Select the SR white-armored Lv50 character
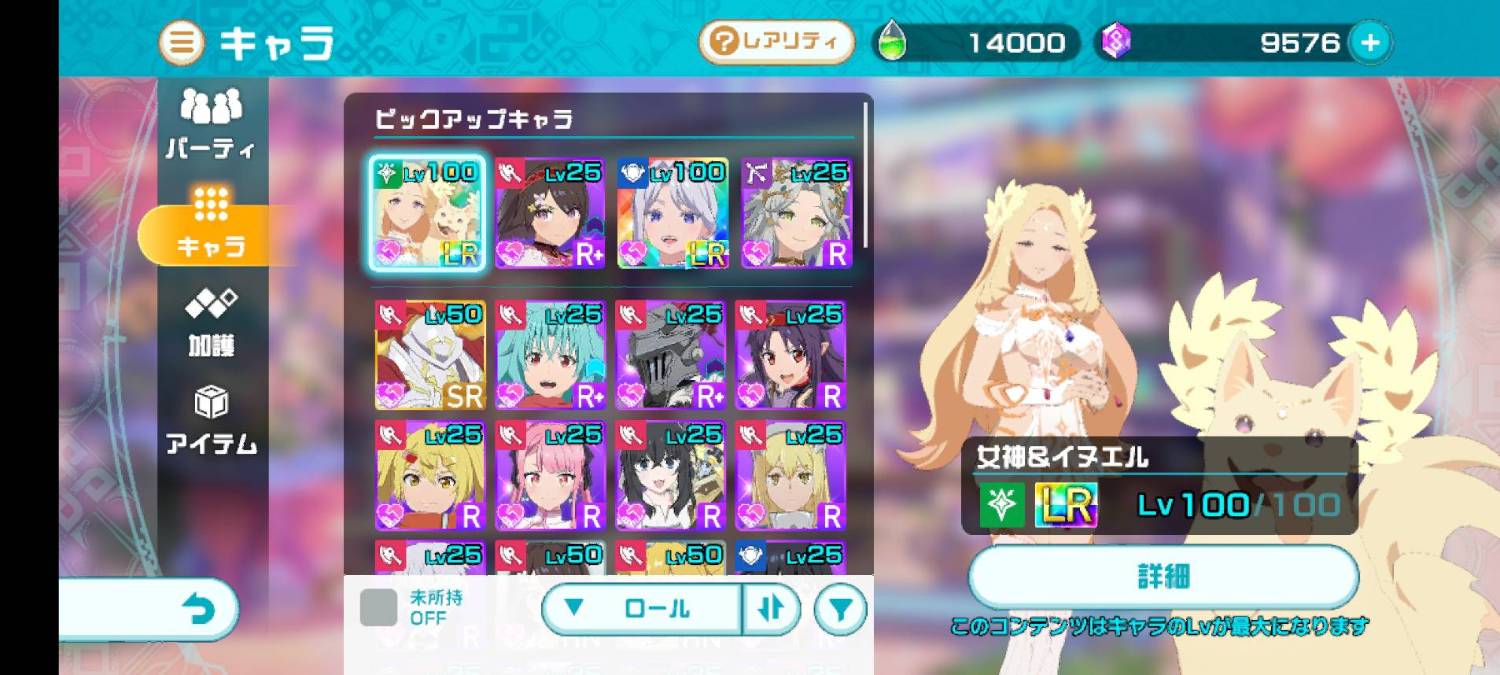The image size is (1500, 675). (430, 355)
